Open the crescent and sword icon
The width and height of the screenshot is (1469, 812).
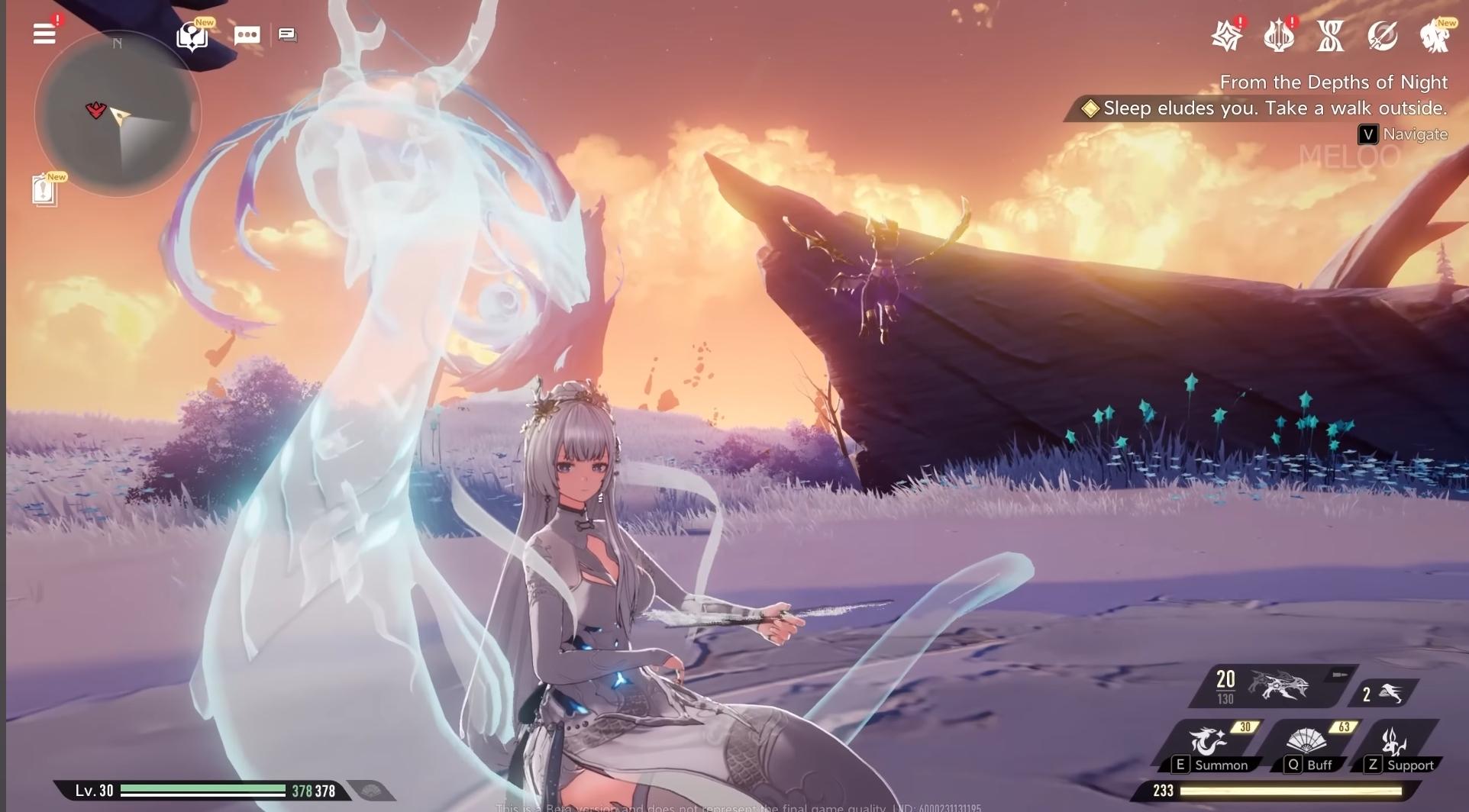click(x=1382, y=36)
